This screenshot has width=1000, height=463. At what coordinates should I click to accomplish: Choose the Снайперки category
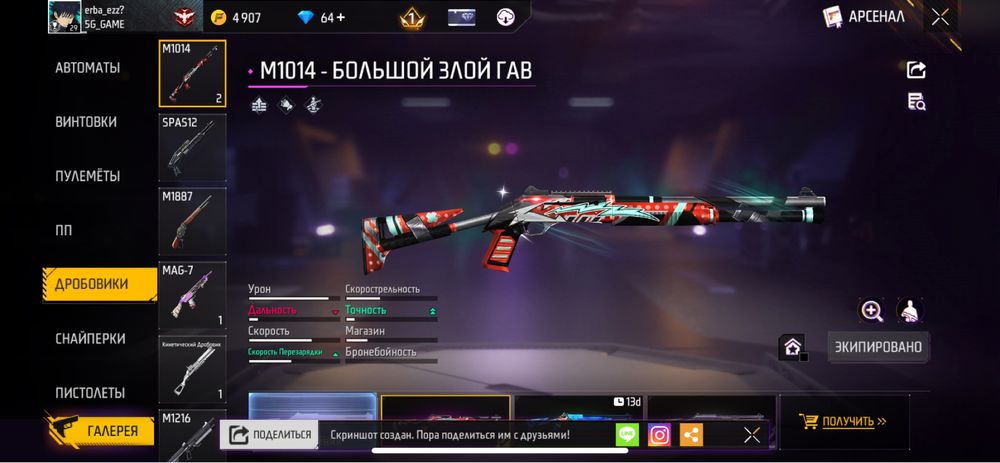coord(90,339)
